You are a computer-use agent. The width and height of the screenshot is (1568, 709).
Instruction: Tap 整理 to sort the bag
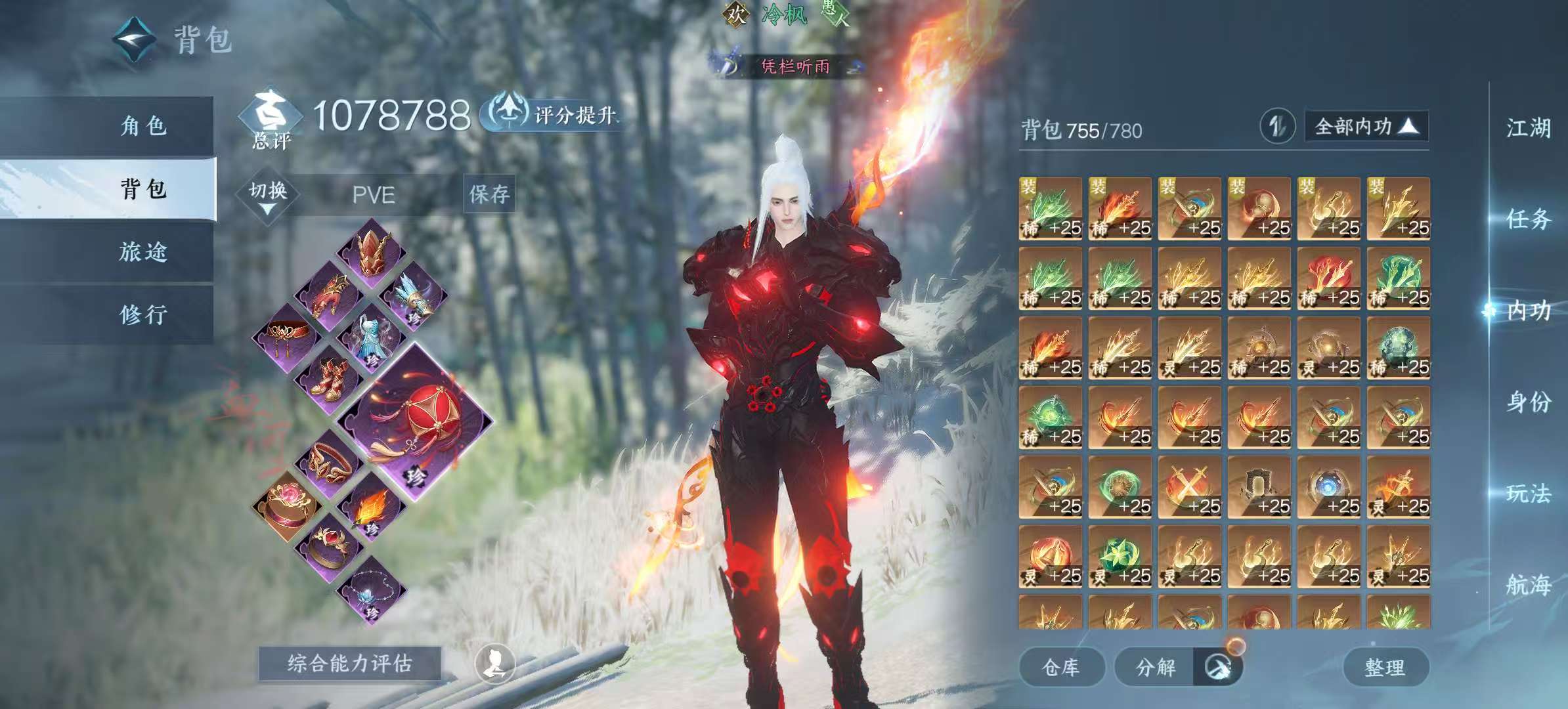1385,668
